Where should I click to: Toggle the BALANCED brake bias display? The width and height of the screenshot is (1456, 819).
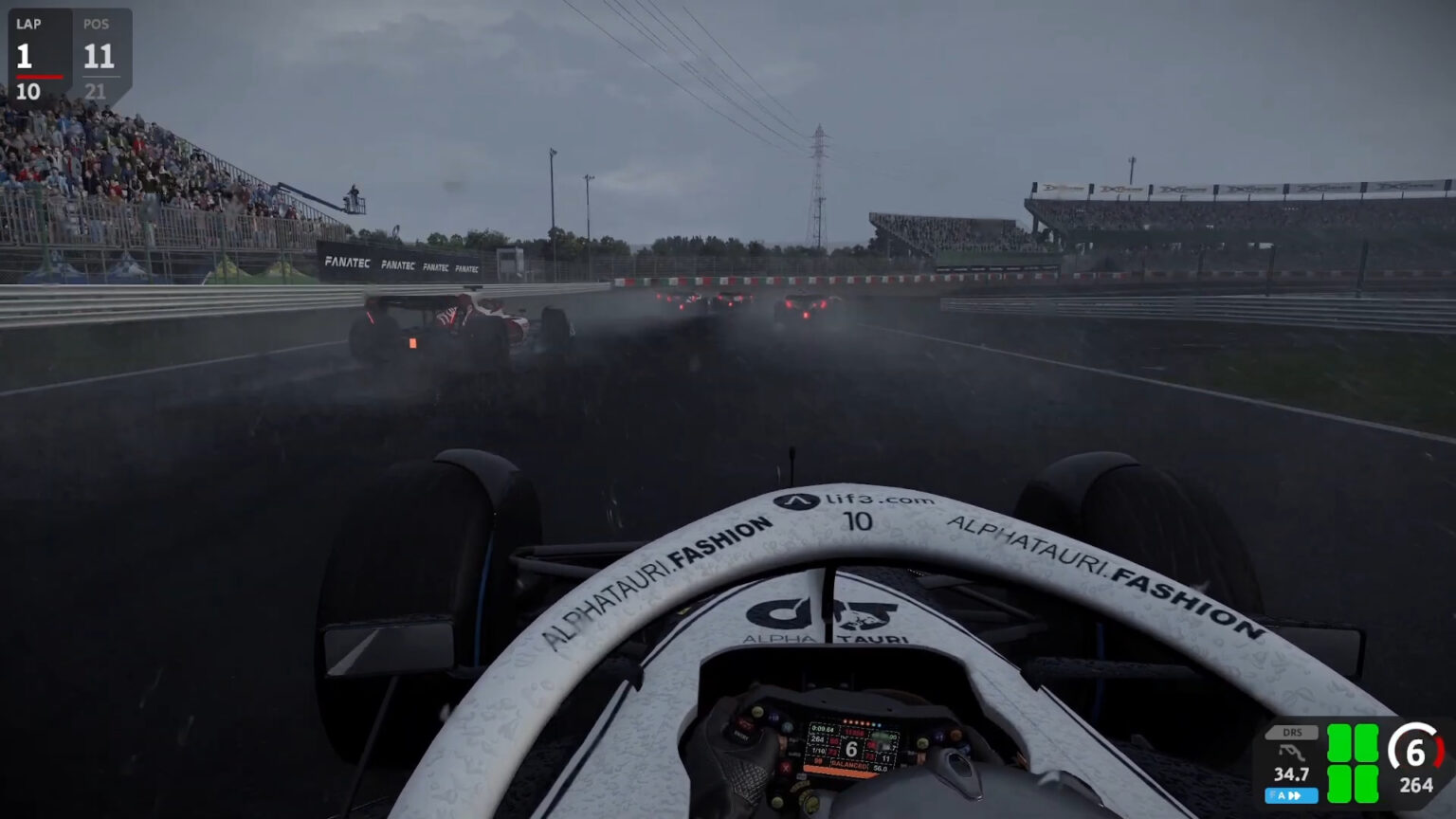pyautogui.click(x=849, y=766)
